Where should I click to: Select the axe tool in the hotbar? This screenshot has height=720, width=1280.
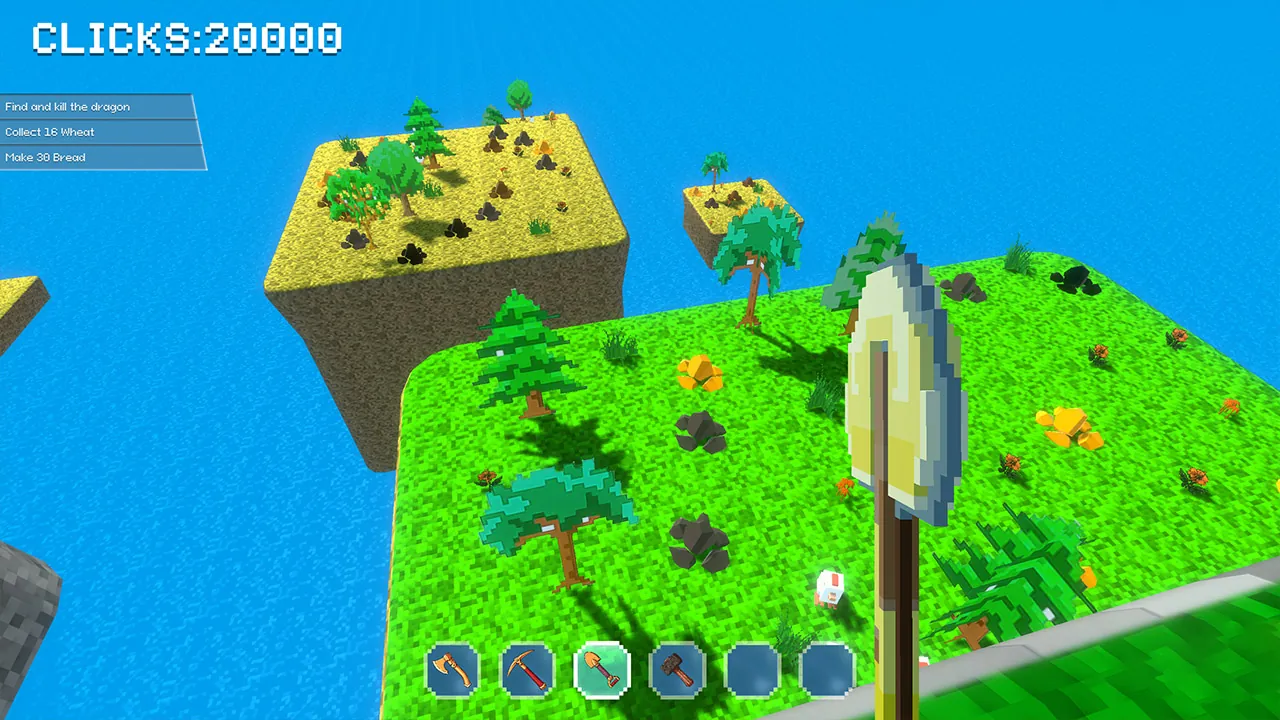click(452, 670)
